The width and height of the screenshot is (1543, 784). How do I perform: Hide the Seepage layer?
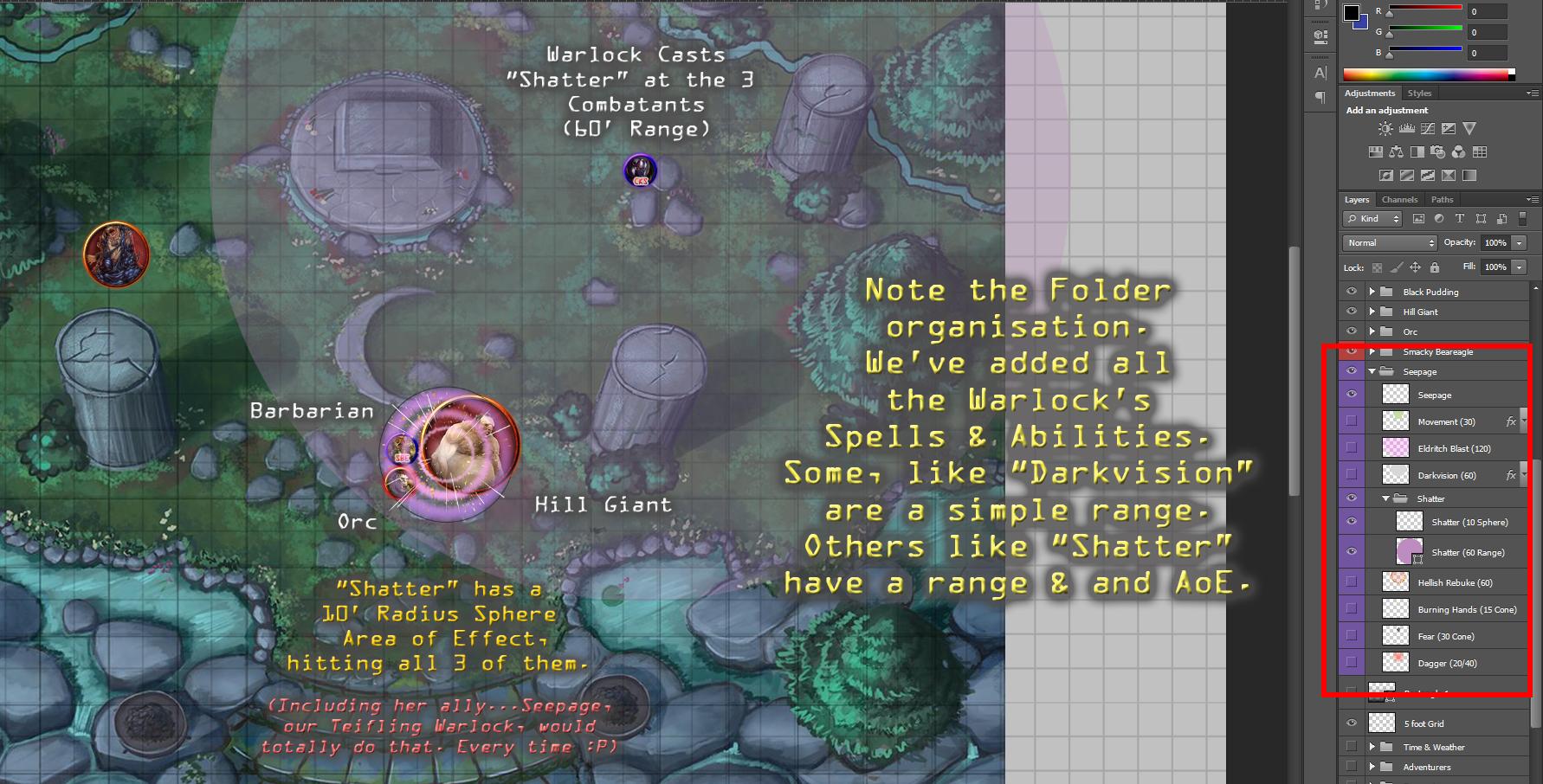pyautogui.click(x=1352, y=395)
